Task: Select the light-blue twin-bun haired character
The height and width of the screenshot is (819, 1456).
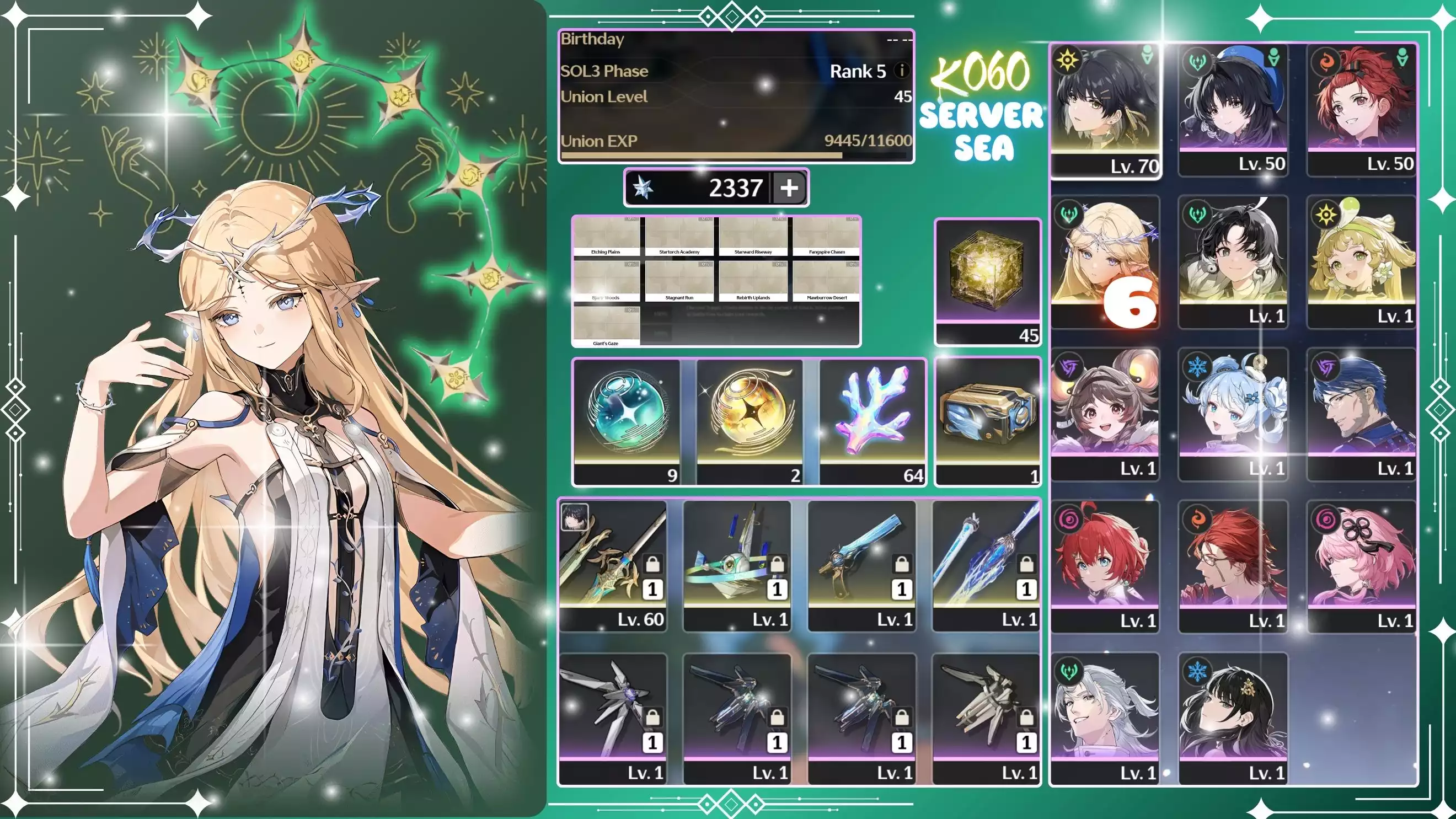Action: click(x=1233, y=414)
